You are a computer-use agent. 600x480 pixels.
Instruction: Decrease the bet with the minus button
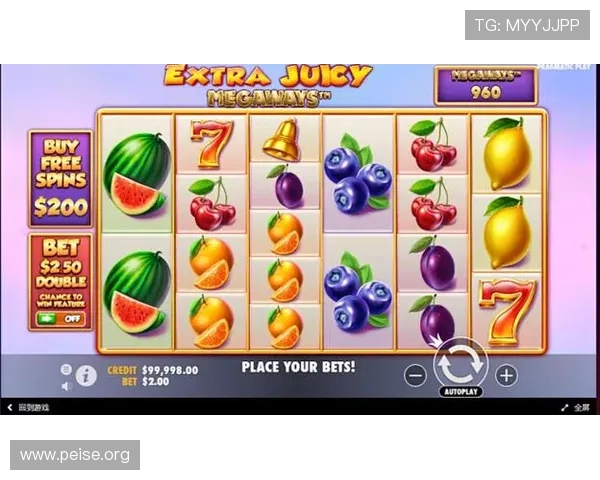coord(416,376)
